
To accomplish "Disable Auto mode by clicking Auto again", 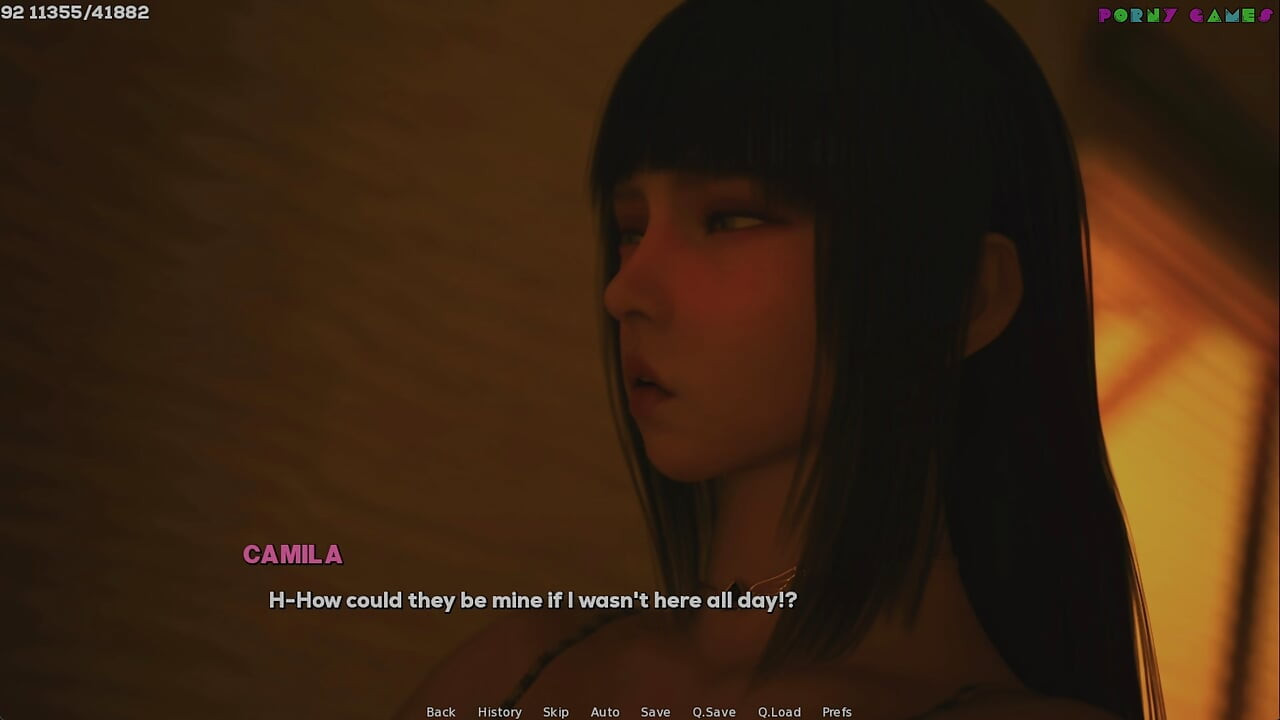I will pos(605,712).
